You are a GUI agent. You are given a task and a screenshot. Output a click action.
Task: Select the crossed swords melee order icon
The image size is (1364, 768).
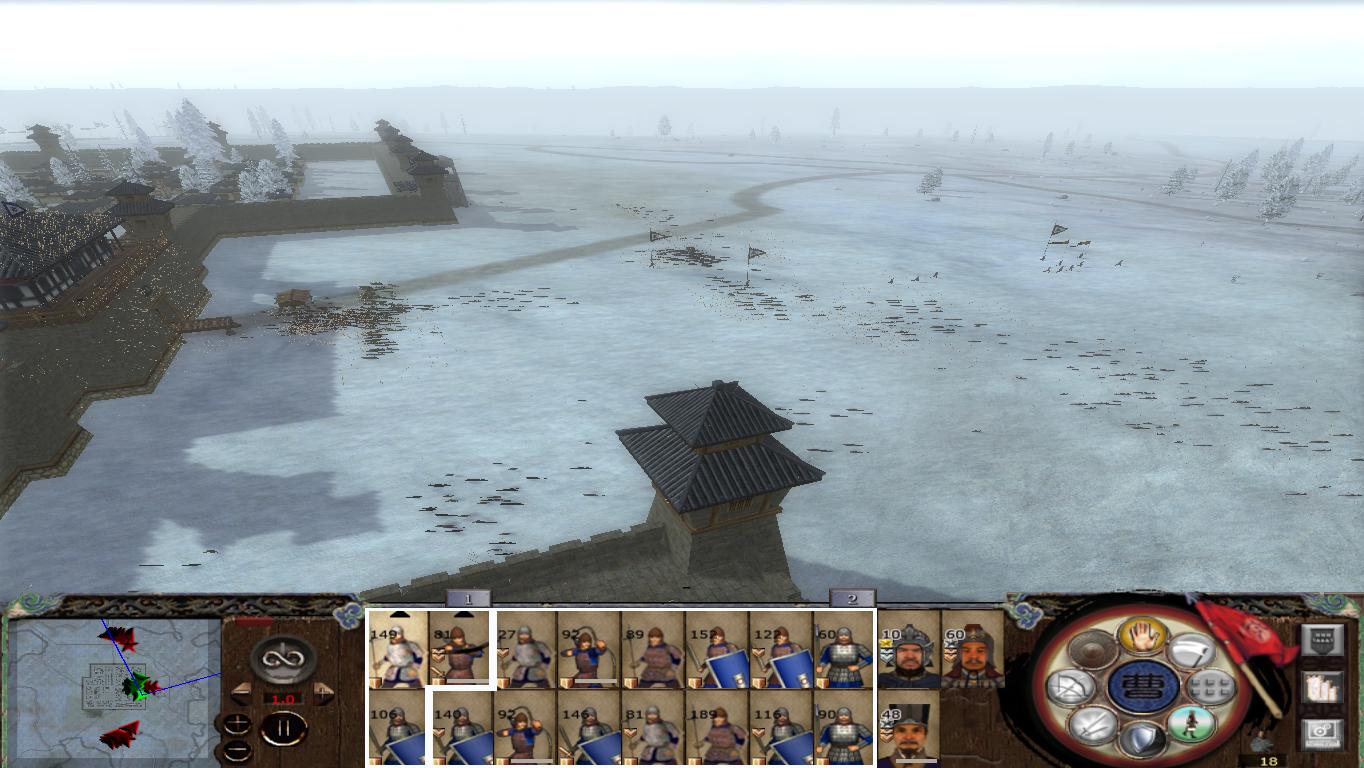point(1090,727)
